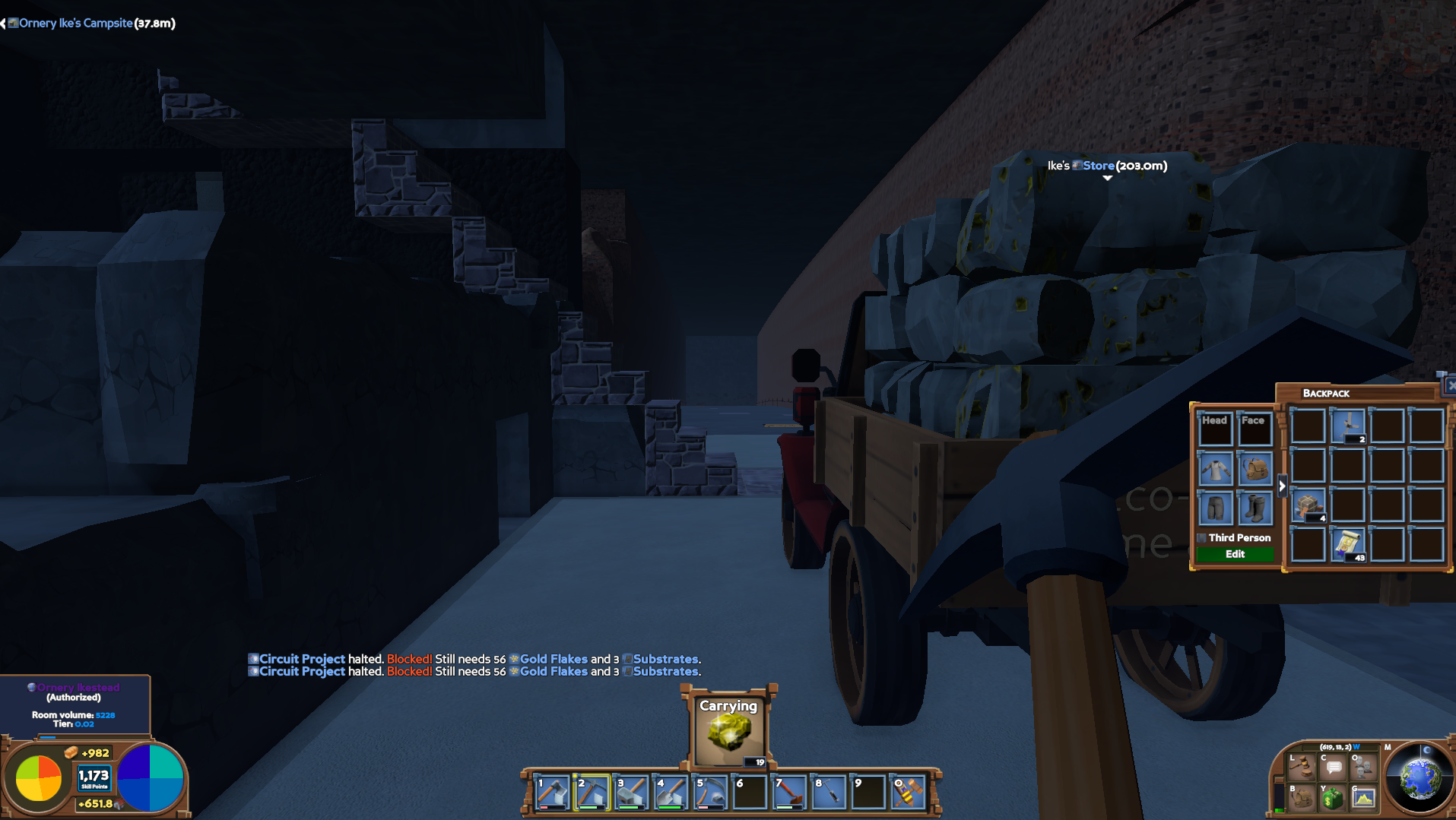This screenshot has height=820, width=1456.
Task: Open the currency money panel
Action: click(x=1332, y=799)
